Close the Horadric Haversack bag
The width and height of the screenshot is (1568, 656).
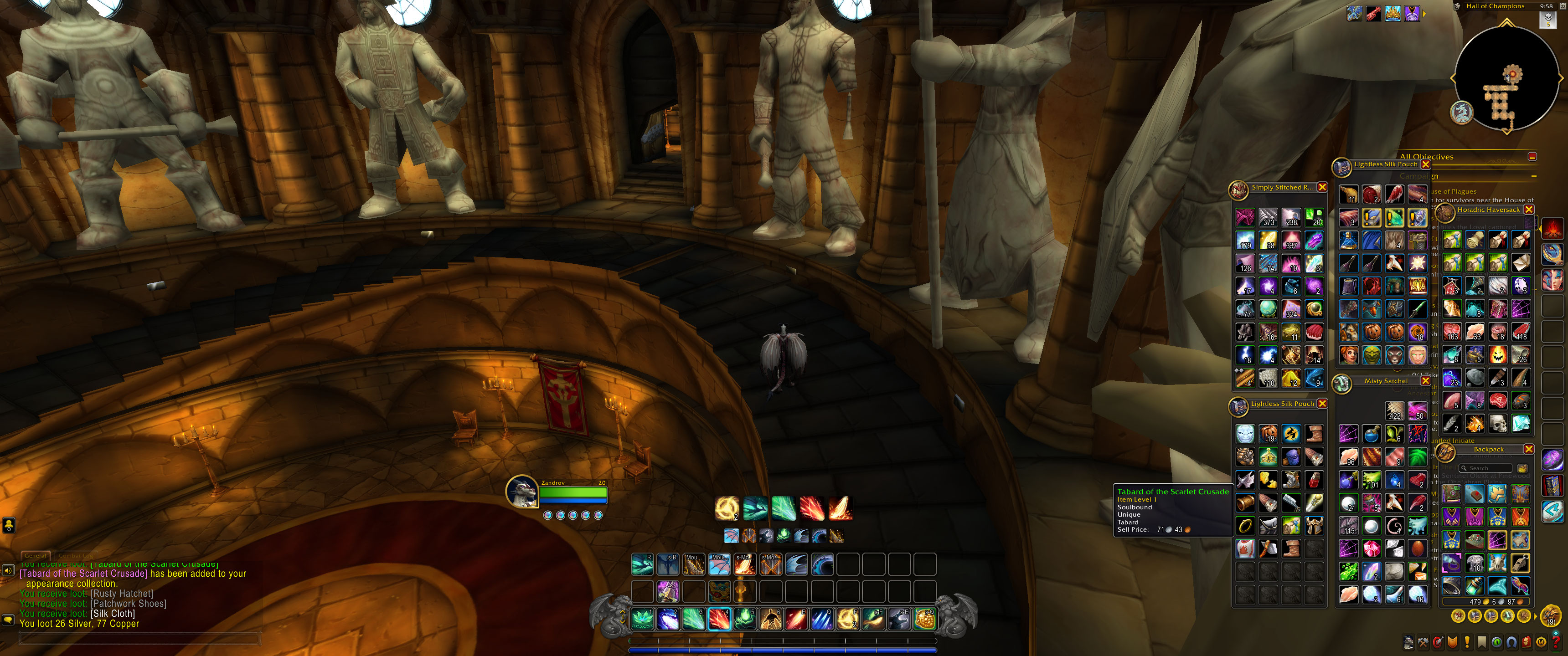coord(1528,210)
